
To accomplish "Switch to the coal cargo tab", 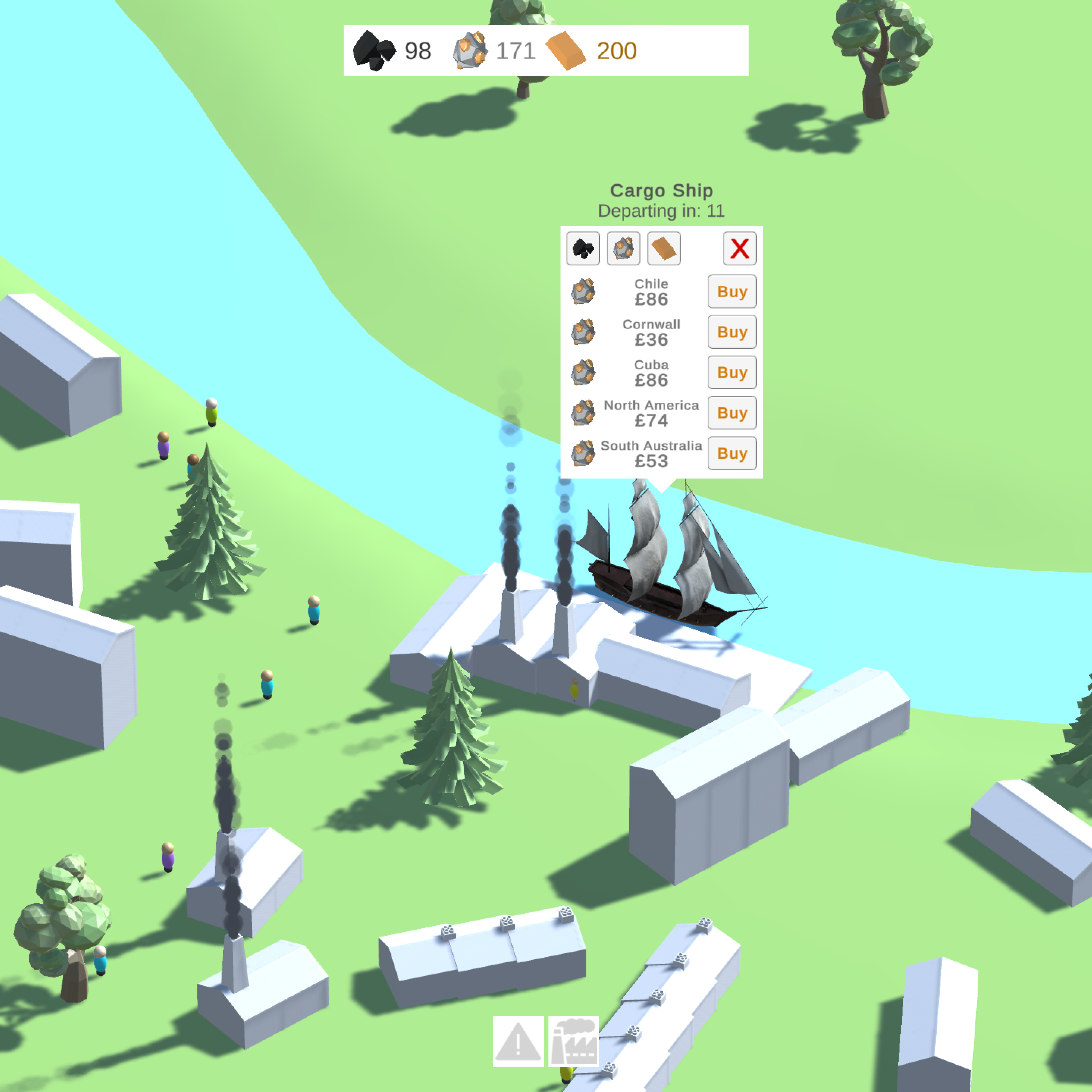I will click(x=583, y=248).
